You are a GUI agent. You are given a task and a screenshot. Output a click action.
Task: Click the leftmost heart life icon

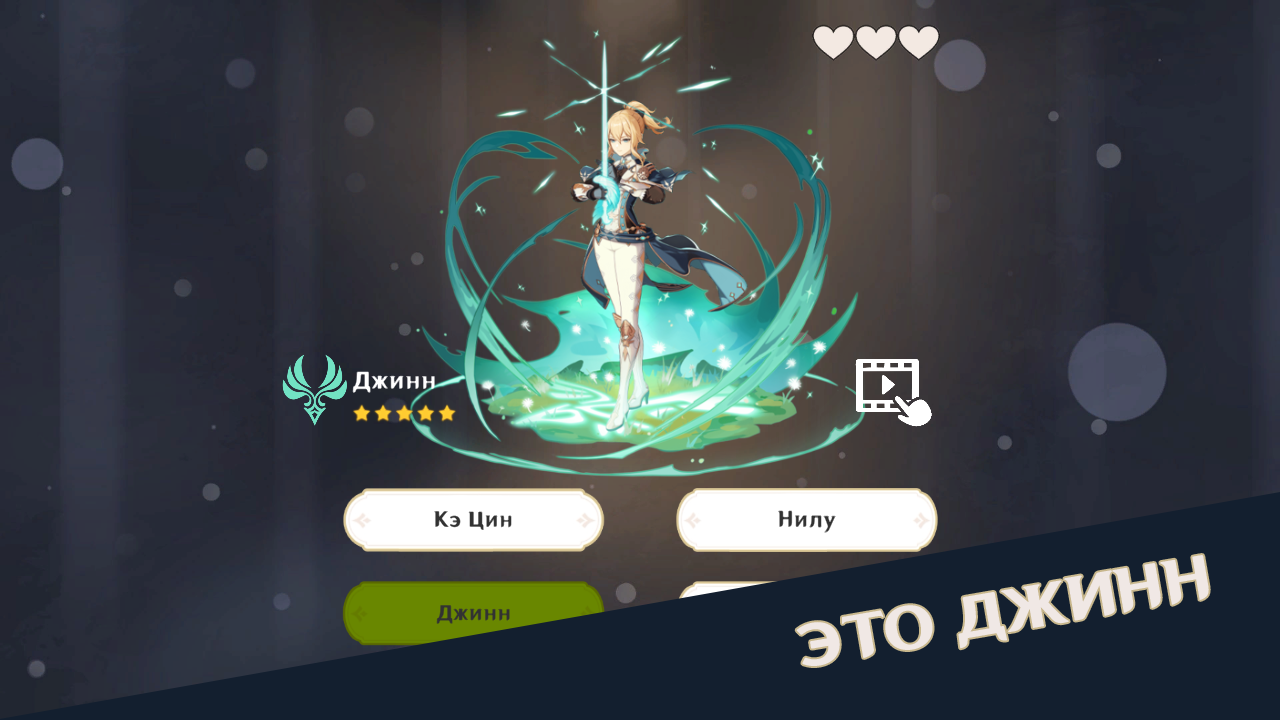pyautogui.click(x=832, y=41)
